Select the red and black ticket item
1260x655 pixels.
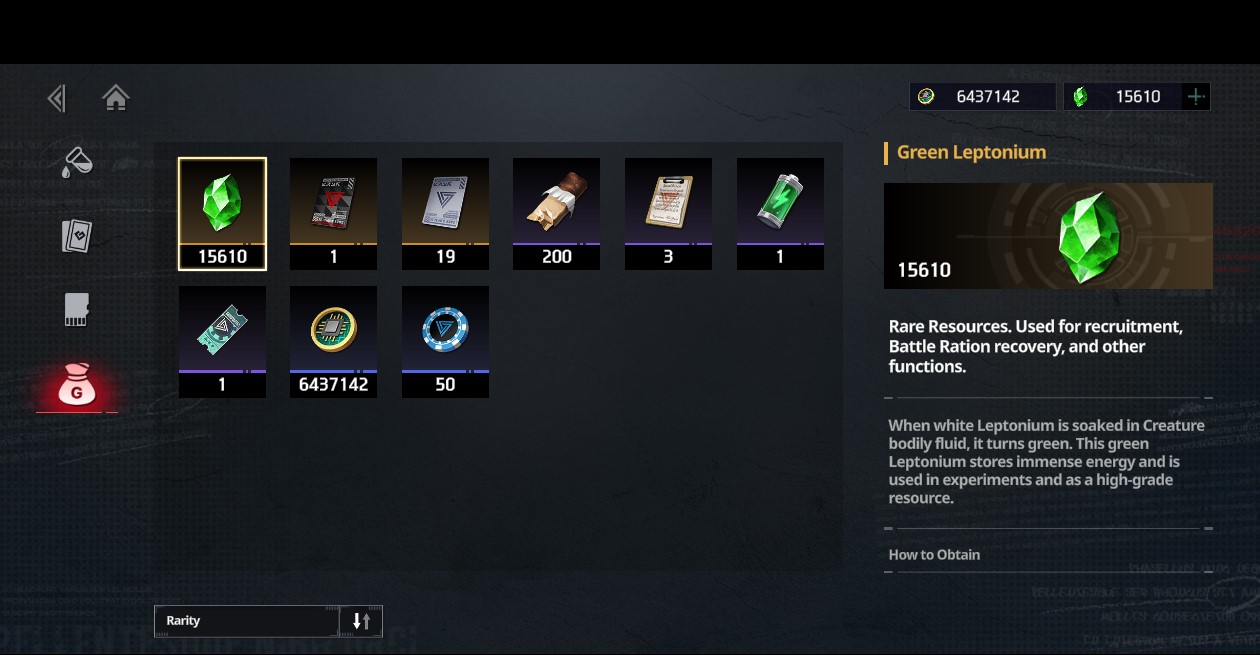pos(333,213)
